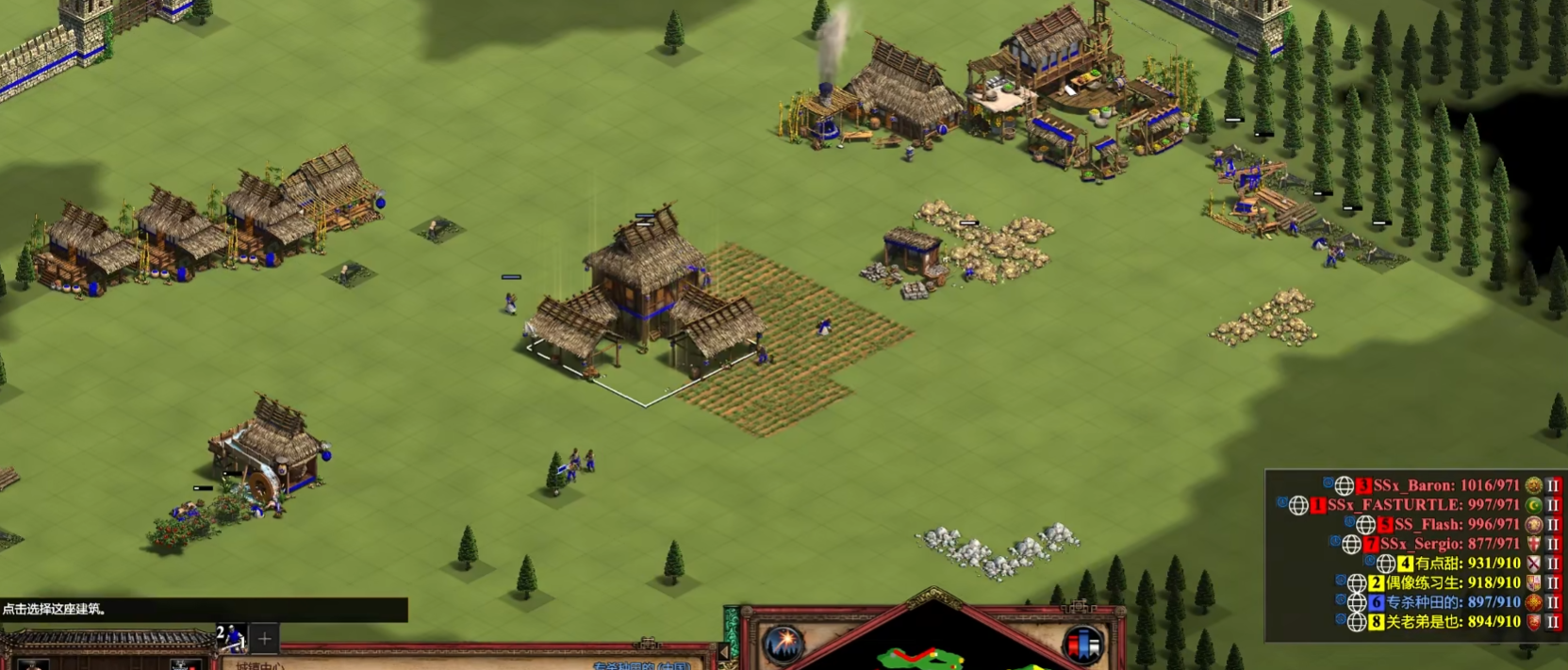The image size is (1568, 670).
Task: Collapse the panel with the left arrow
Action: 724,651
